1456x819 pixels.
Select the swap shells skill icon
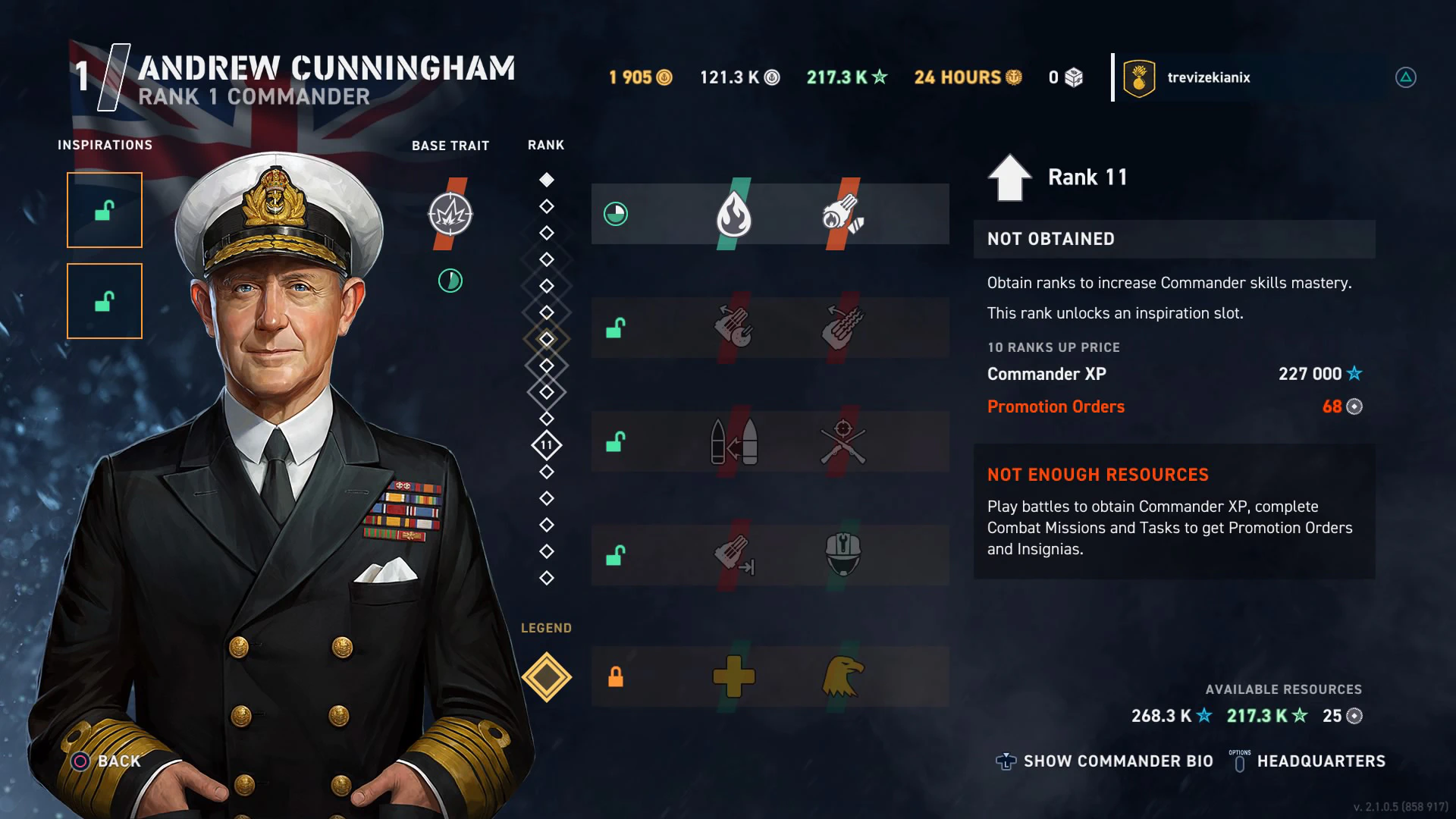coord(733,442)
